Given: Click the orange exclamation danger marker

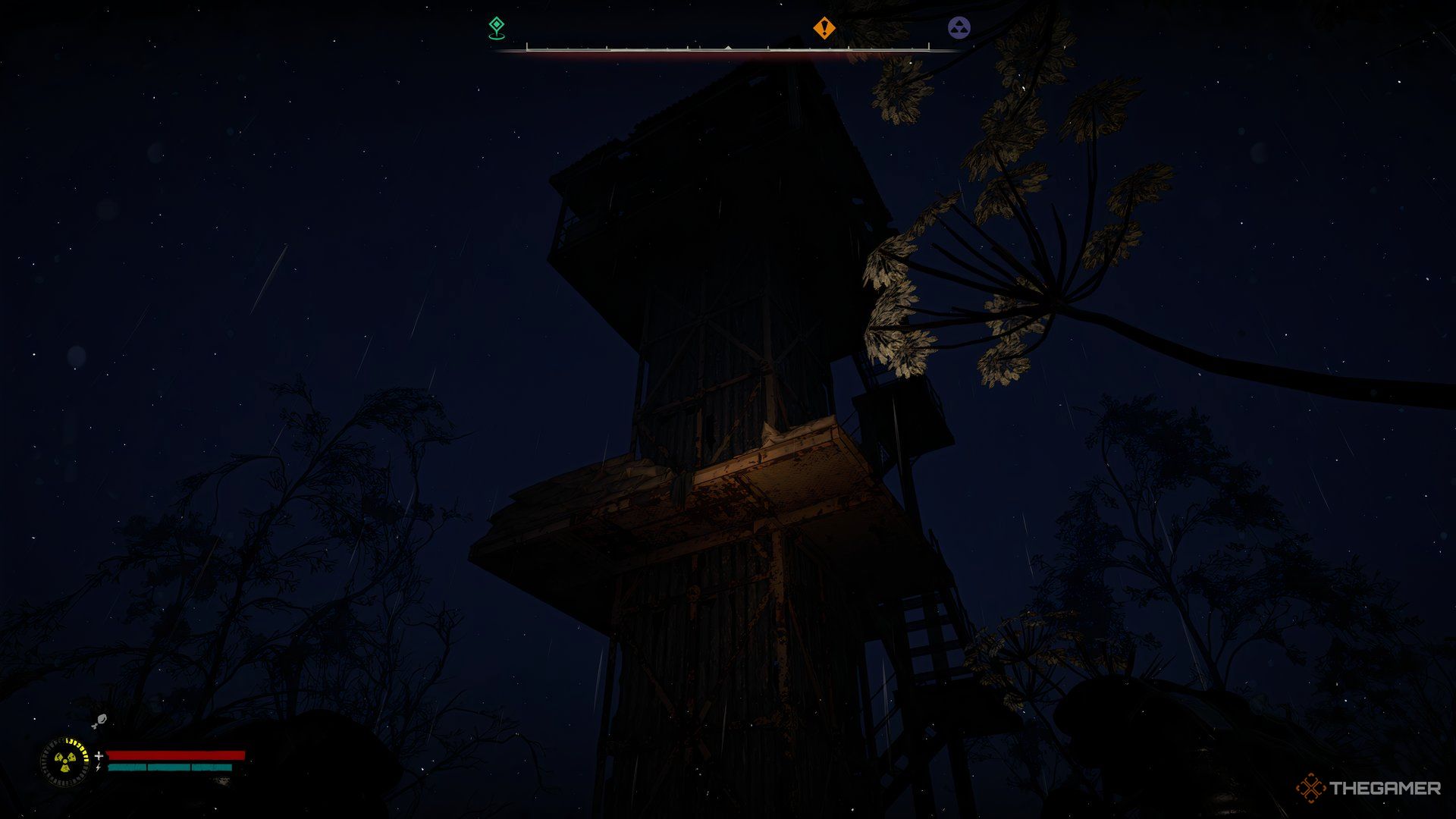Looking at the screenshot, I should coord(823,27).
